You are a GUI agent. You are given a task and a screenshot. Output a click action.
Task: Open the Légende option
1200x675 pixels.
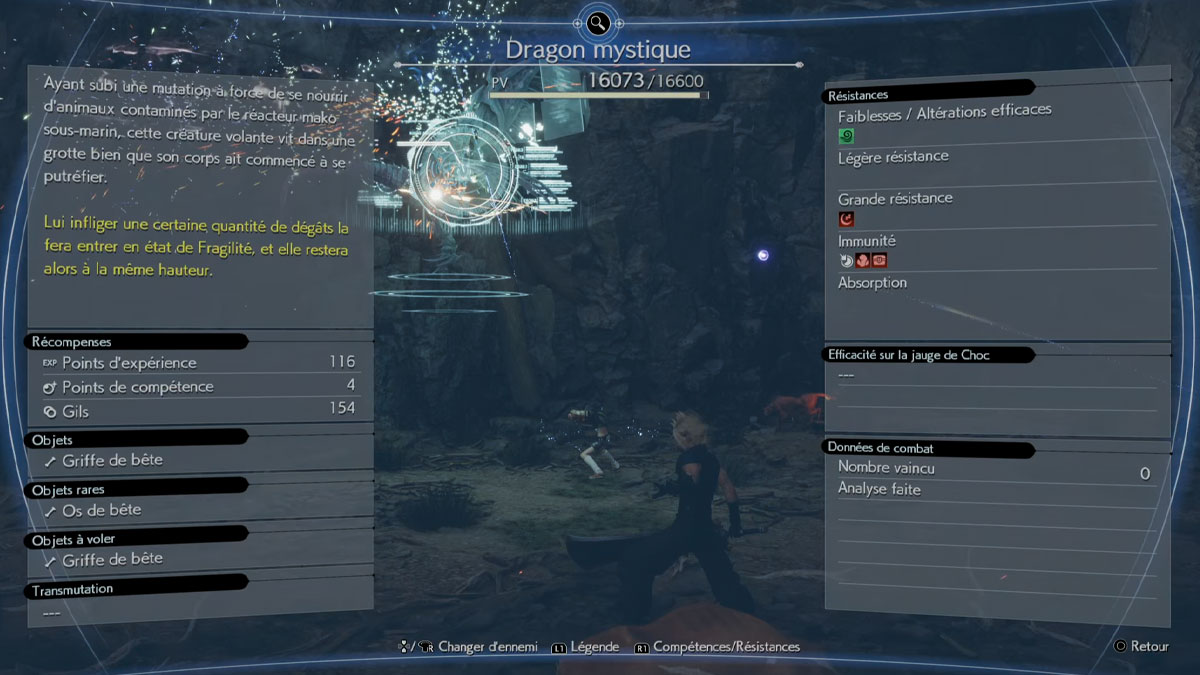point(593,647)
